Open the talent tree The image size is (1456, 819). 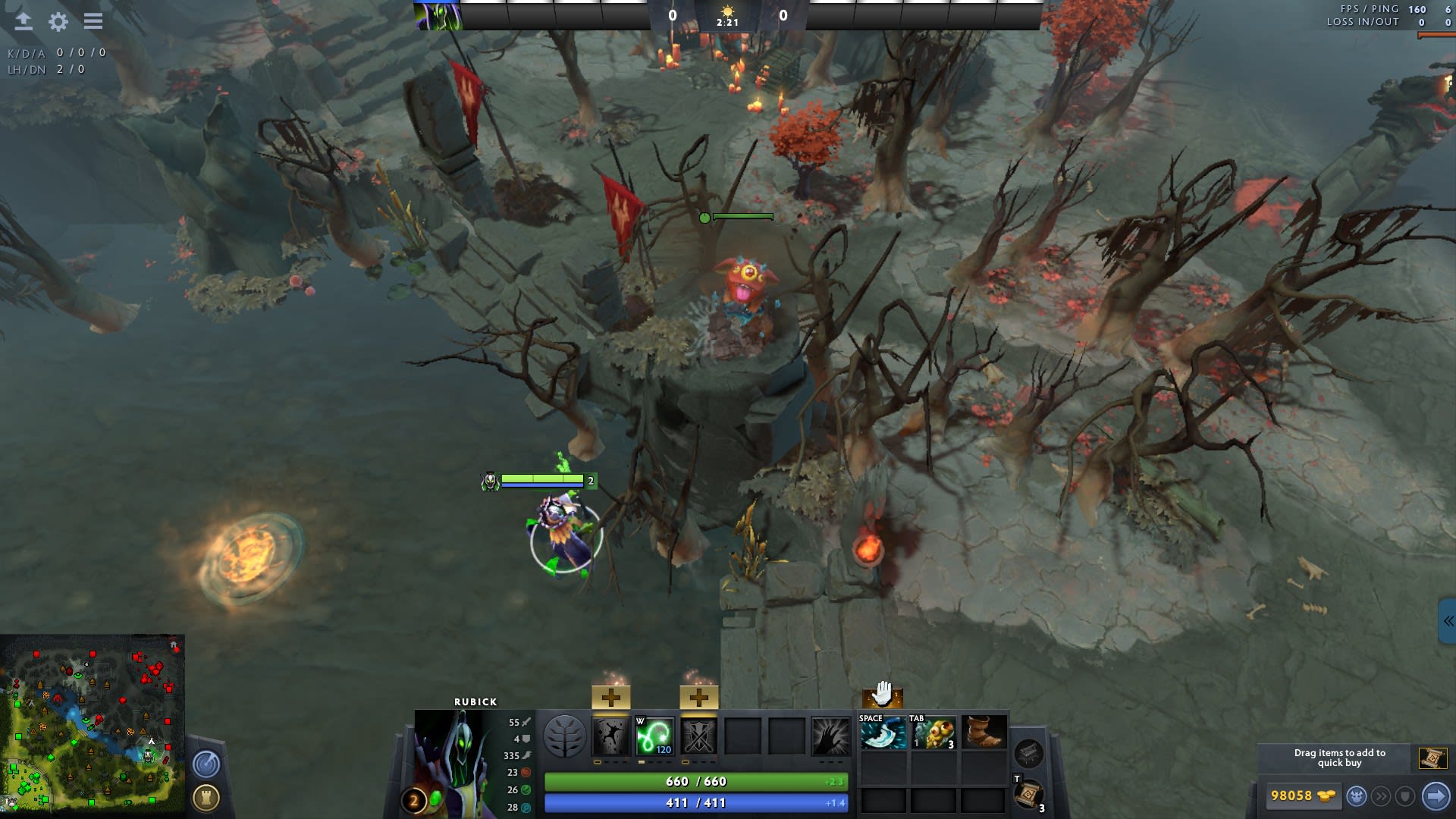pyautogui.click(x=565, y=736)
